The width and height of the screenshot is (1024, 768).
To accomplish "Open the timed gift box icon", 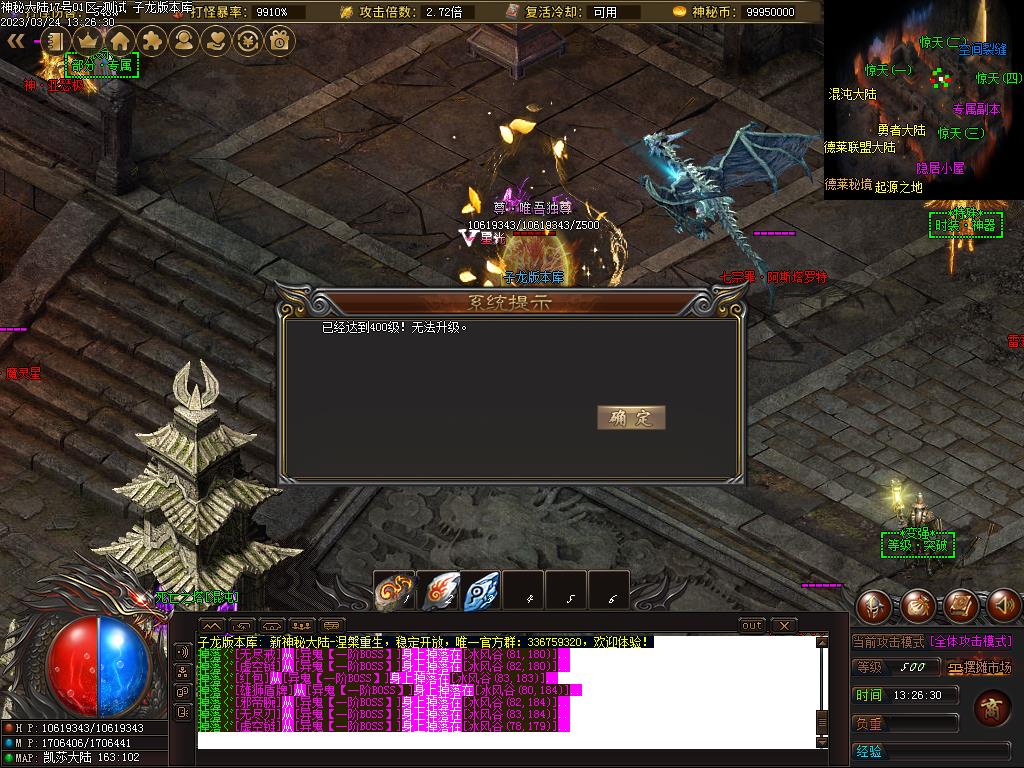I will click(x=280, y=41).
